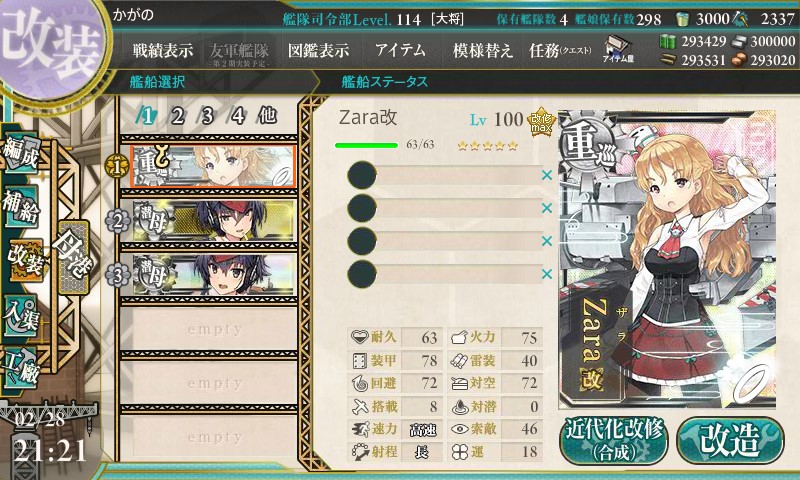Switch to fleet tab 2

click(x=177, y=115)
